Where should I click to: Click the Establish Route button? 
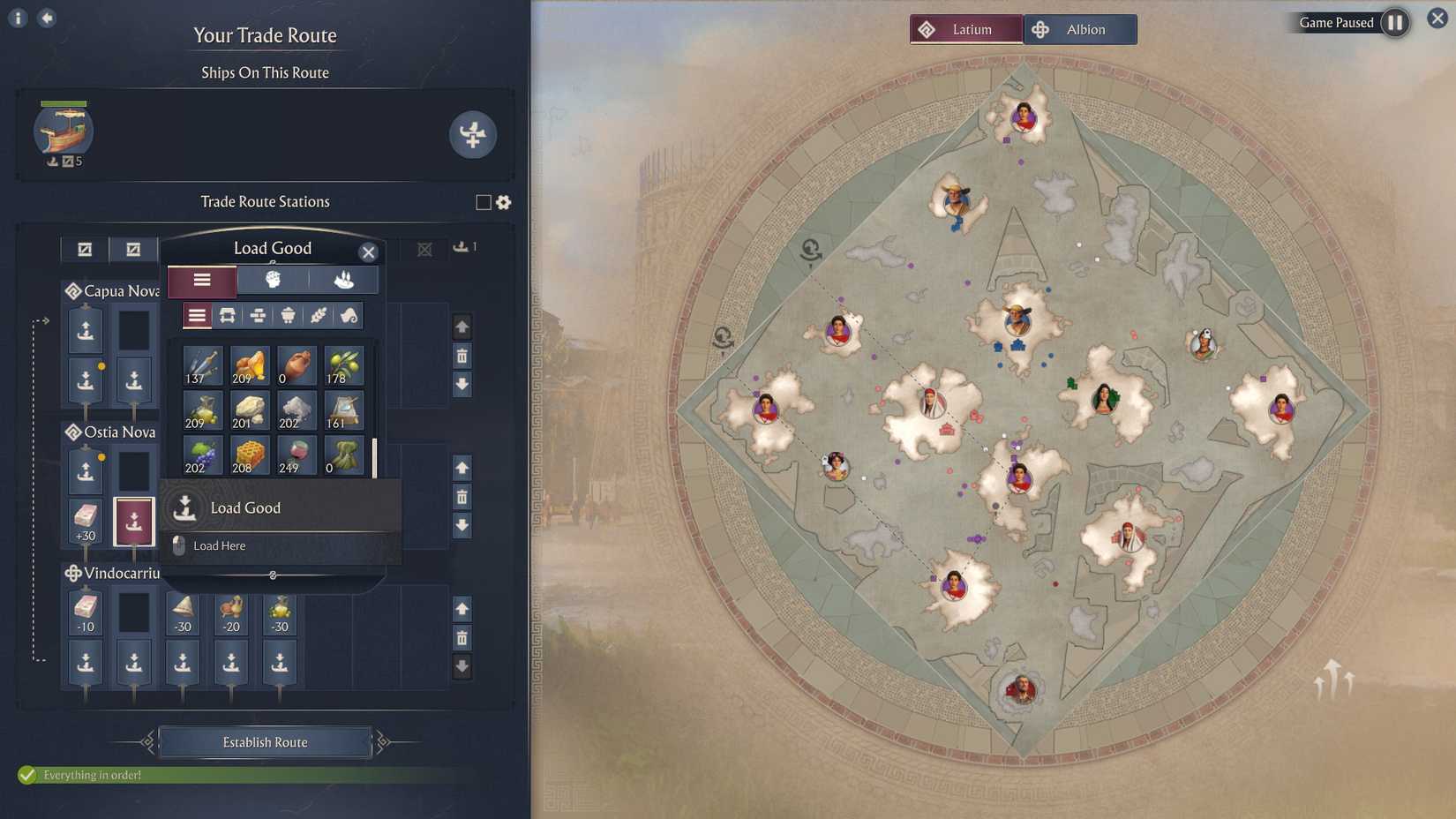pyautogui.click(x=264, y=741)
